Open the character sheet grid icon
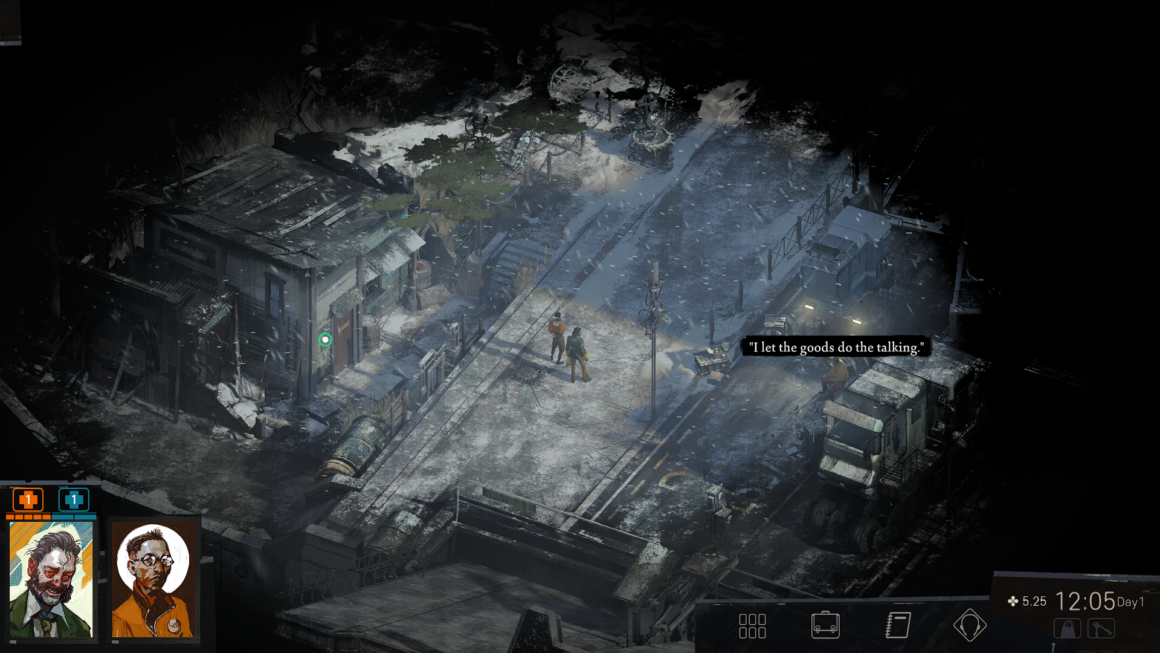 (x=752, y=626)
